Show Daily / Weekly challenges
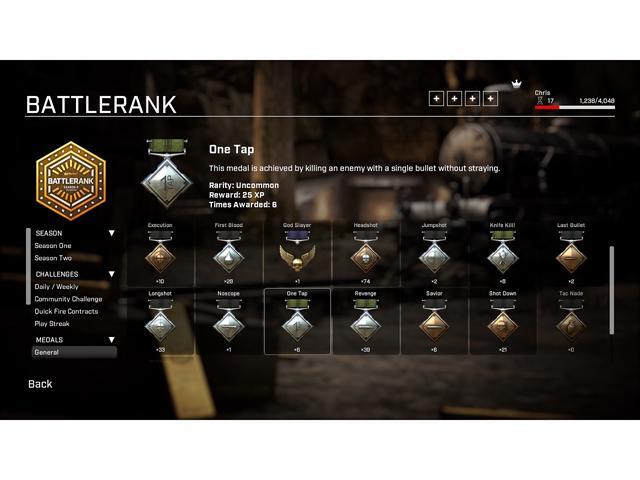 point(56,286)
